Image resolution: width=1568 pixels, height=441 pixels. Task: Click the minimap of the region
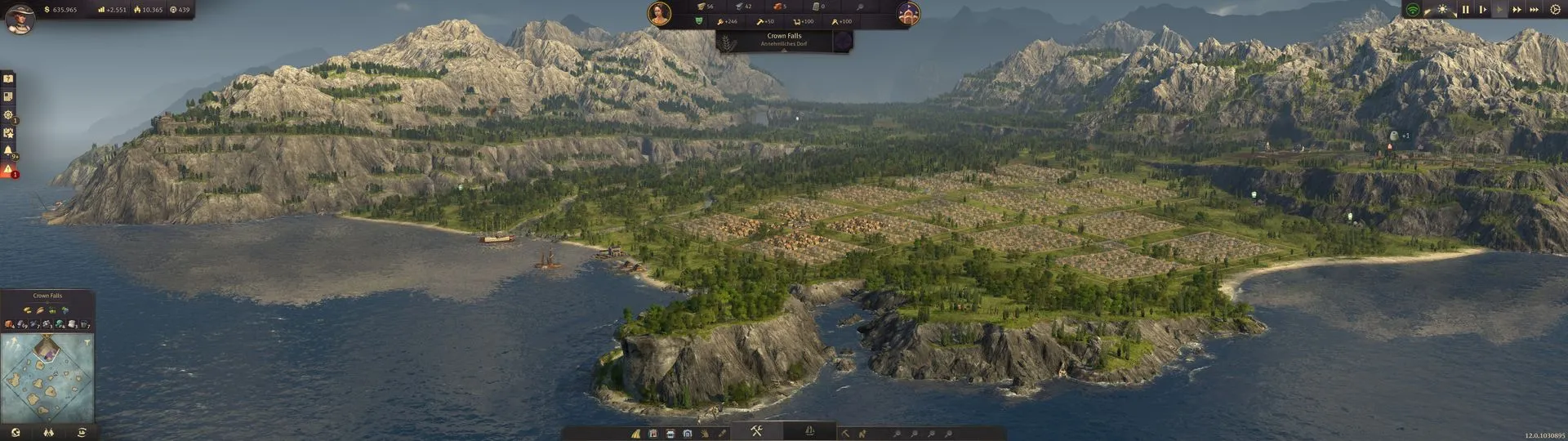point(47,376)
